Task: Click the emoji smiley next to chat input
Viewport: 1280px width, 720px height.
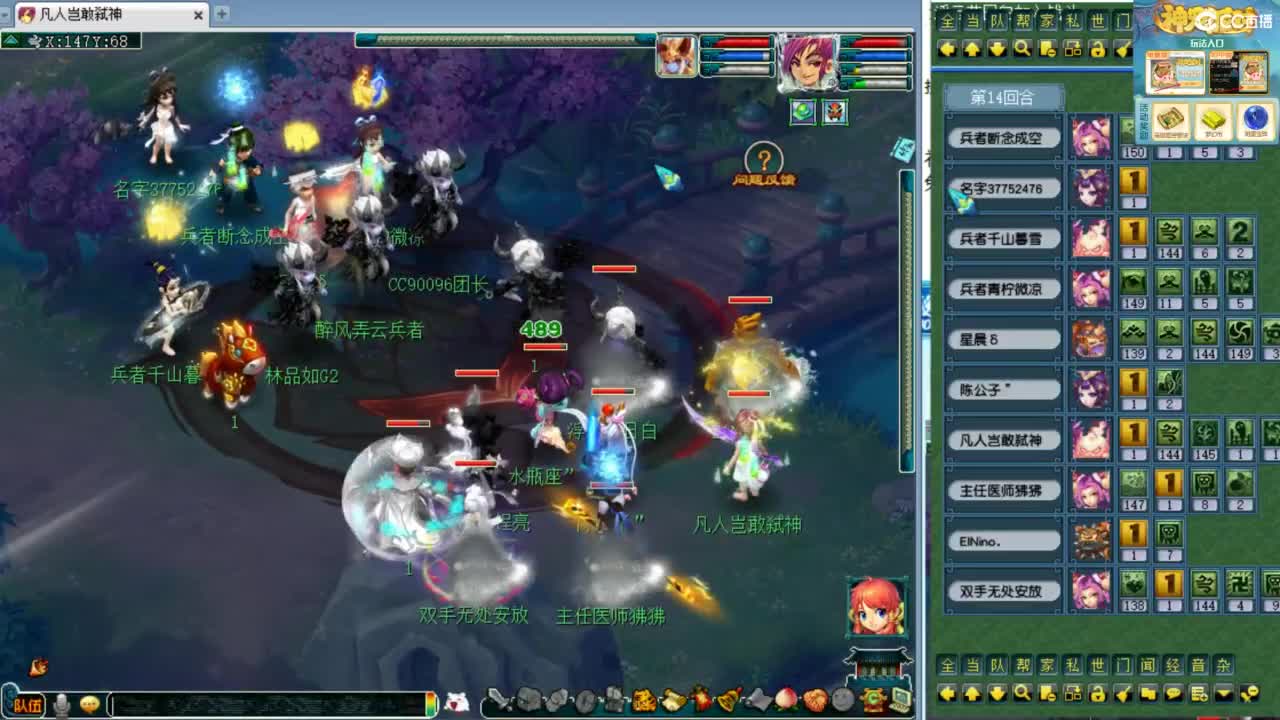Action: pos(89,703)
